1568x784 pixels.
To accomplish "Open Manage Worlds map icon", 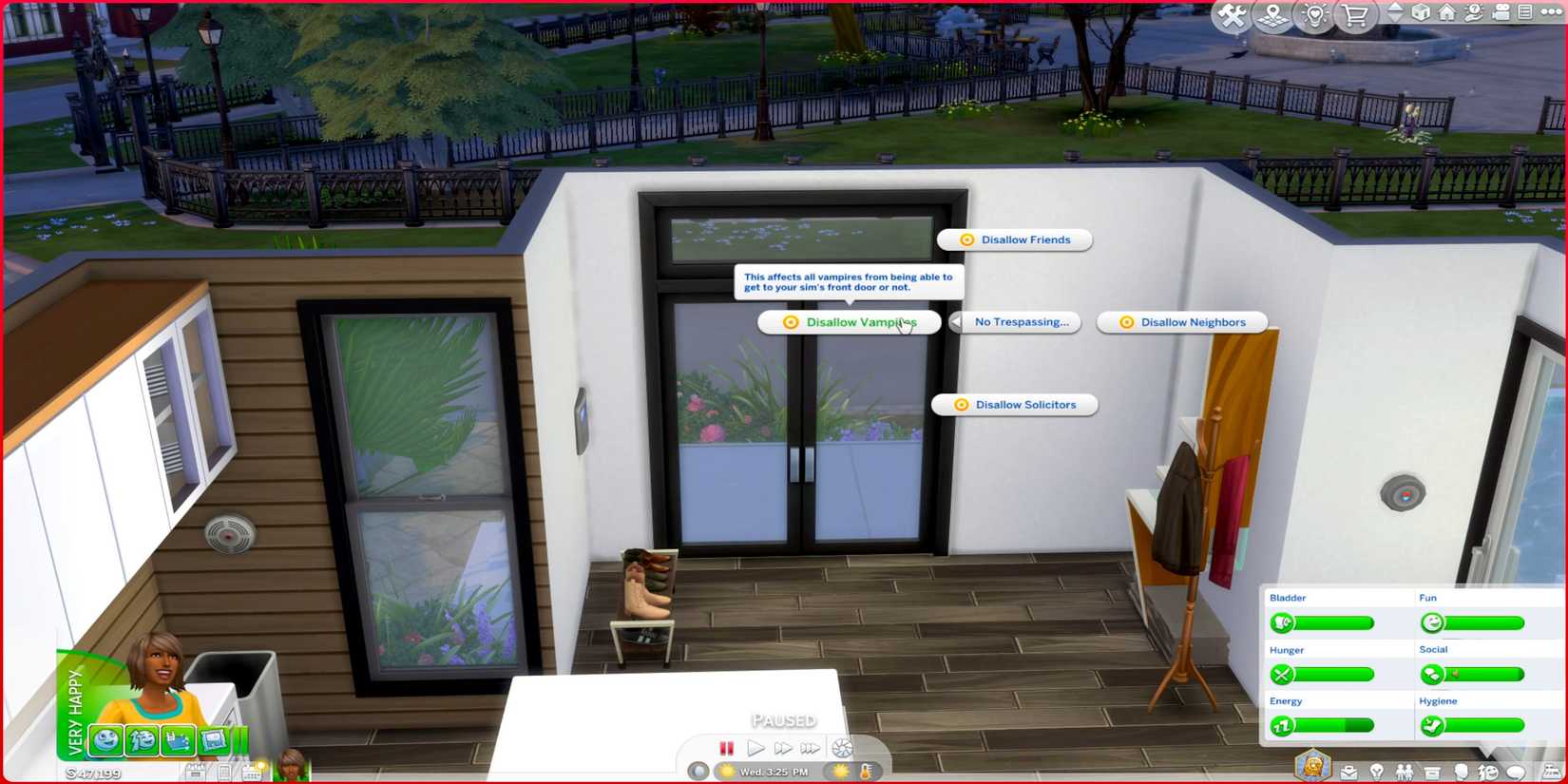I will (x=1272, y=14).
